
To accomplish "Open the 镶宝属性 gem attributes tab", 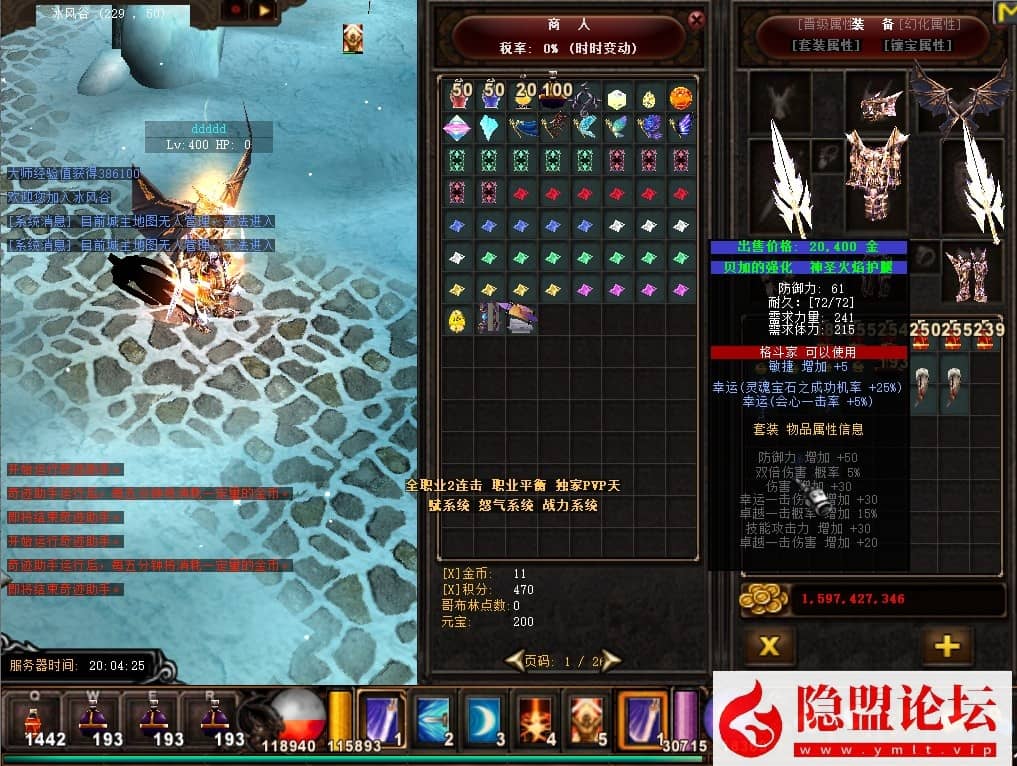I will (x=918, y=45).
